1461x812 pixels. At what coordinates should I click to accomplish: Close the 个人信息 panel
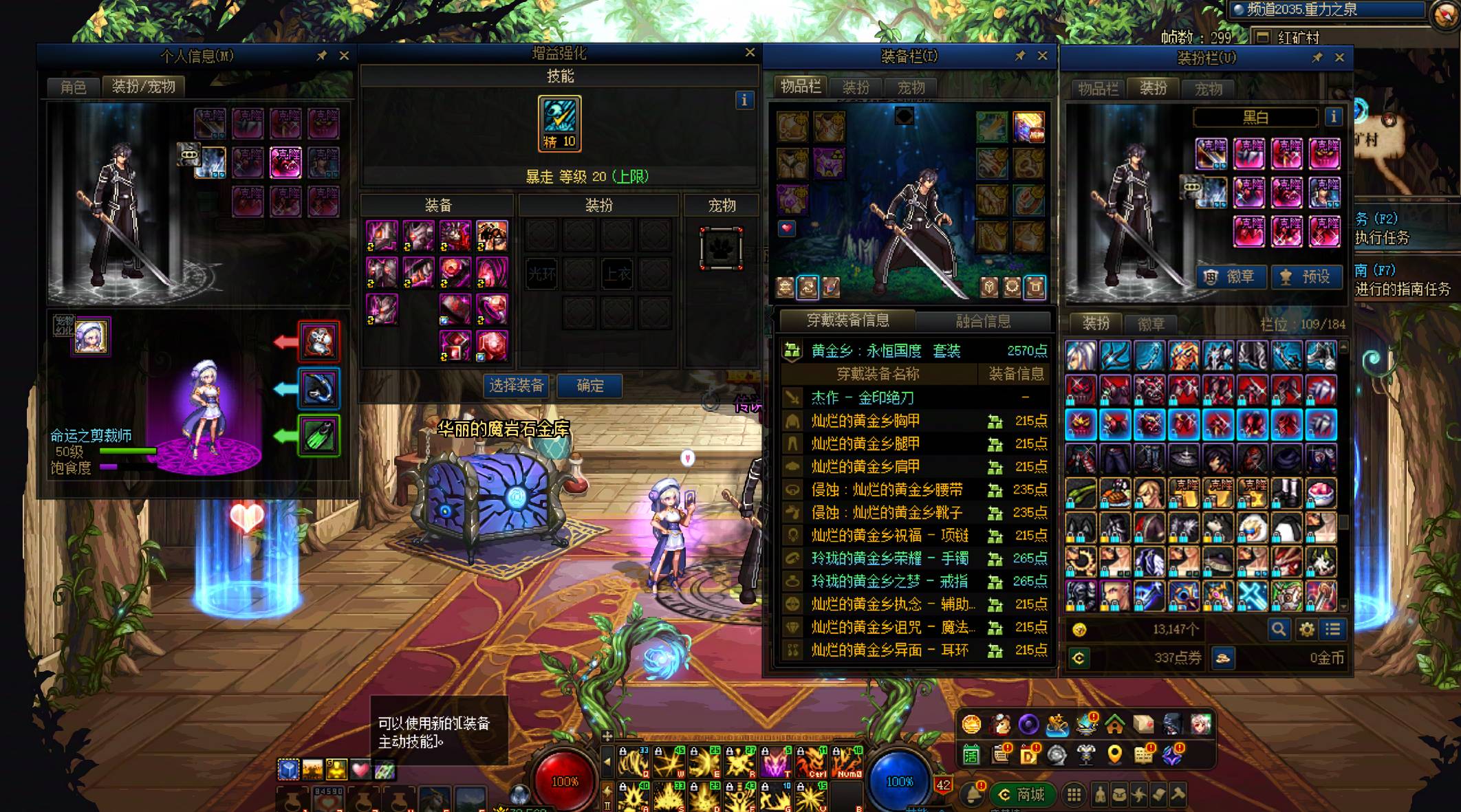point(344,56)
